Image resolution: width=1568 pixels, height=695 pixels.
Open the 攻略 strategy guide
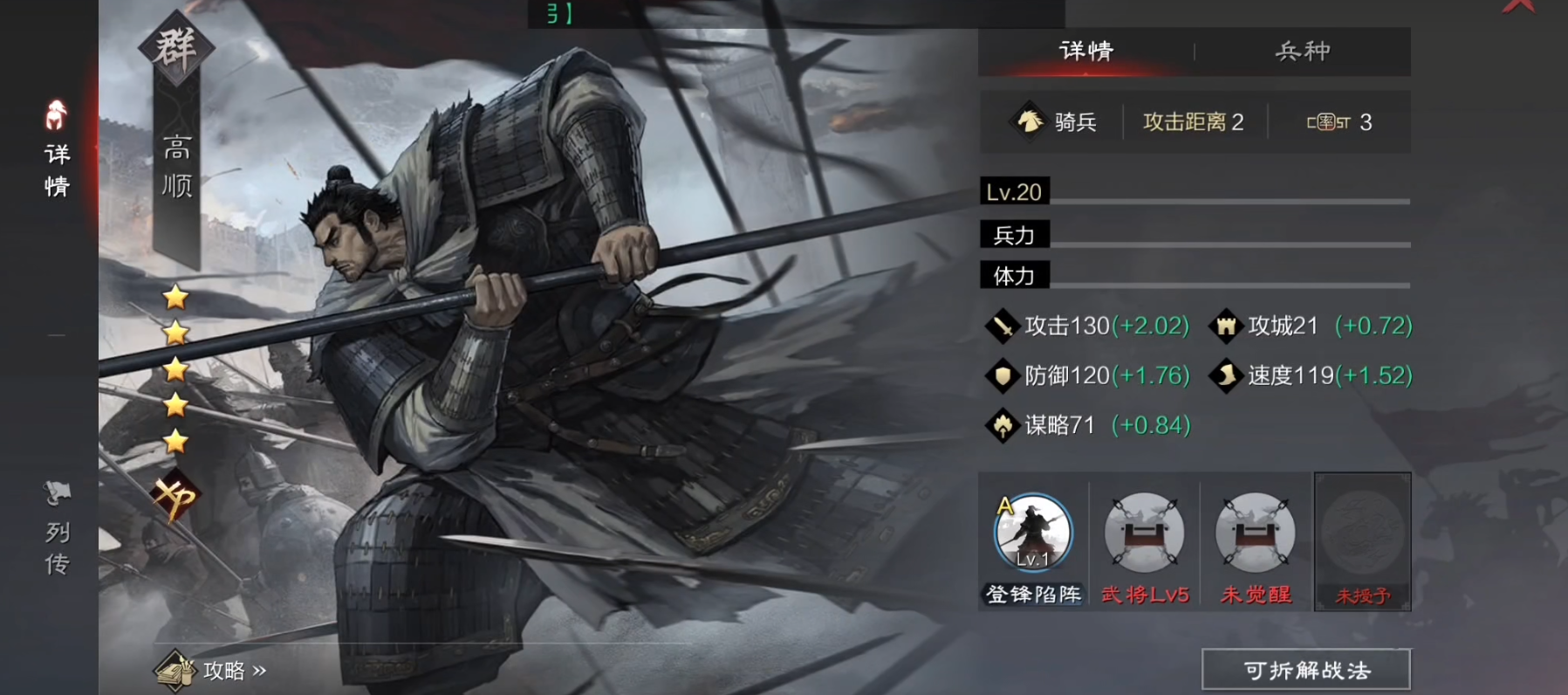pos(210,670)
